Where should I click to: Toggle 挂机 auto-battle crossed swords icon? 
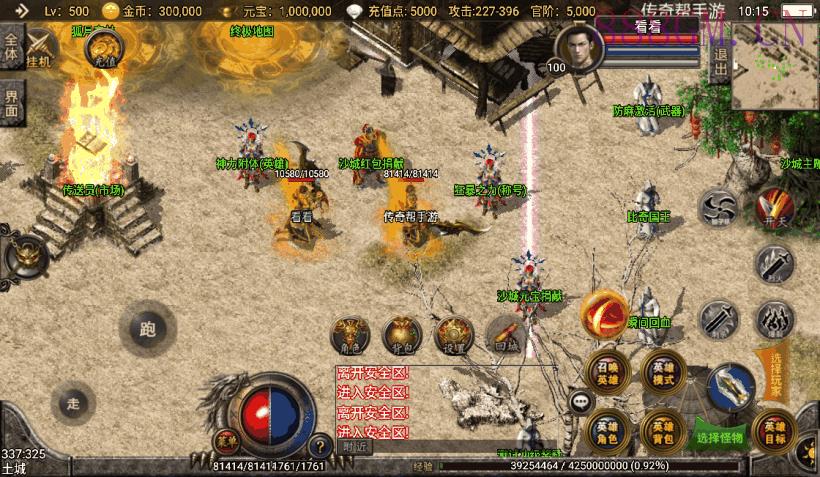[42, 48]
